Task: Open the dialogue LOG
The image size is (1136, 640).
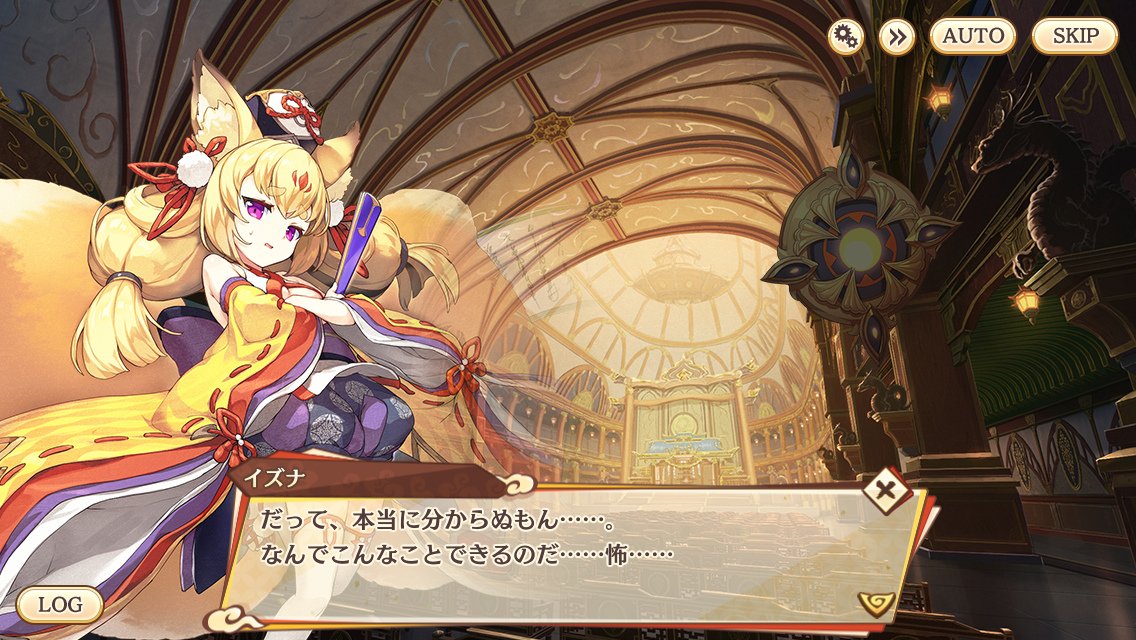Action: point(60,604)
